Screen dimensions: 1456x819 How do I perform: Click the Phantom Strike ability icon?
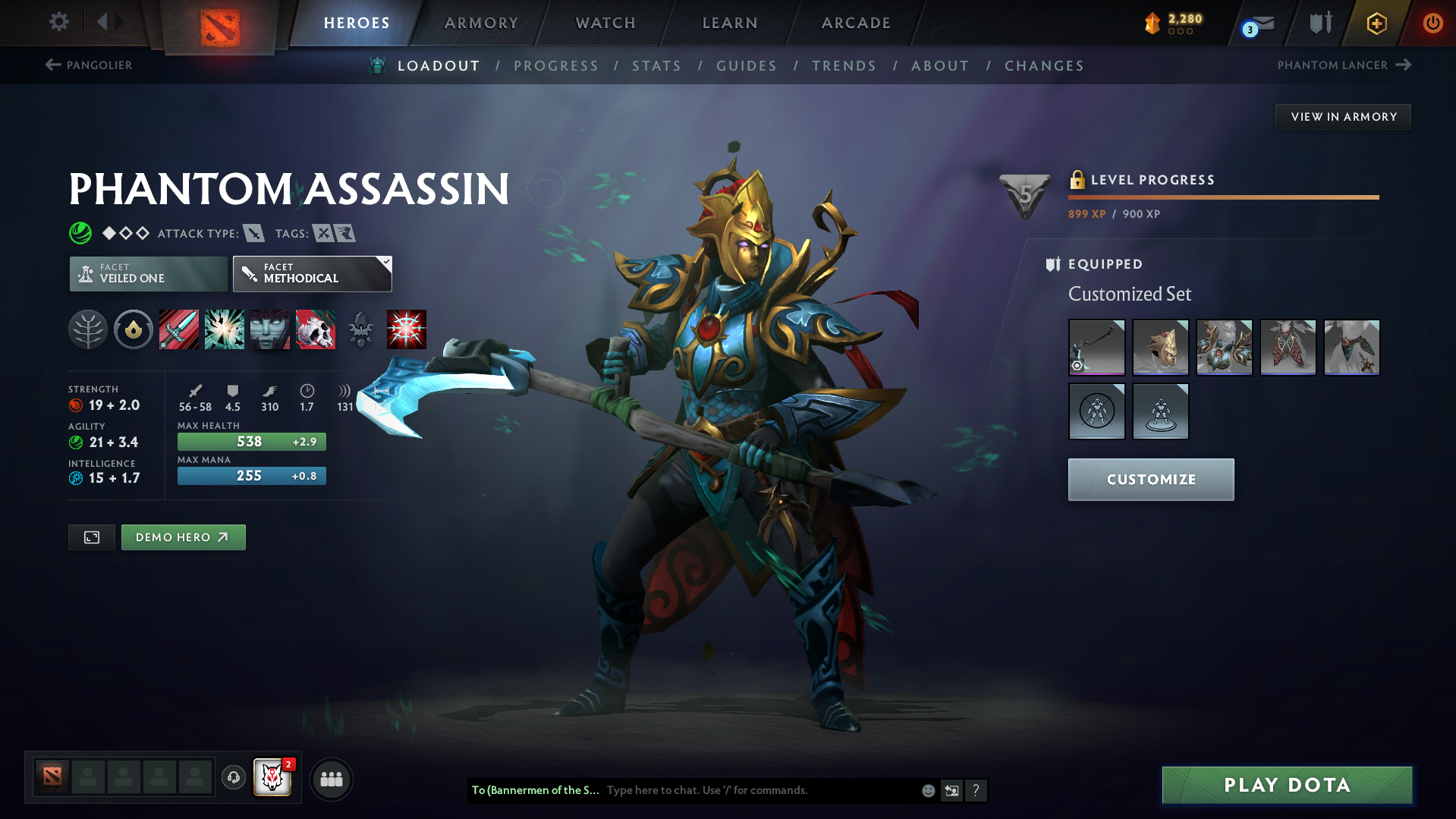pos(225,329)
